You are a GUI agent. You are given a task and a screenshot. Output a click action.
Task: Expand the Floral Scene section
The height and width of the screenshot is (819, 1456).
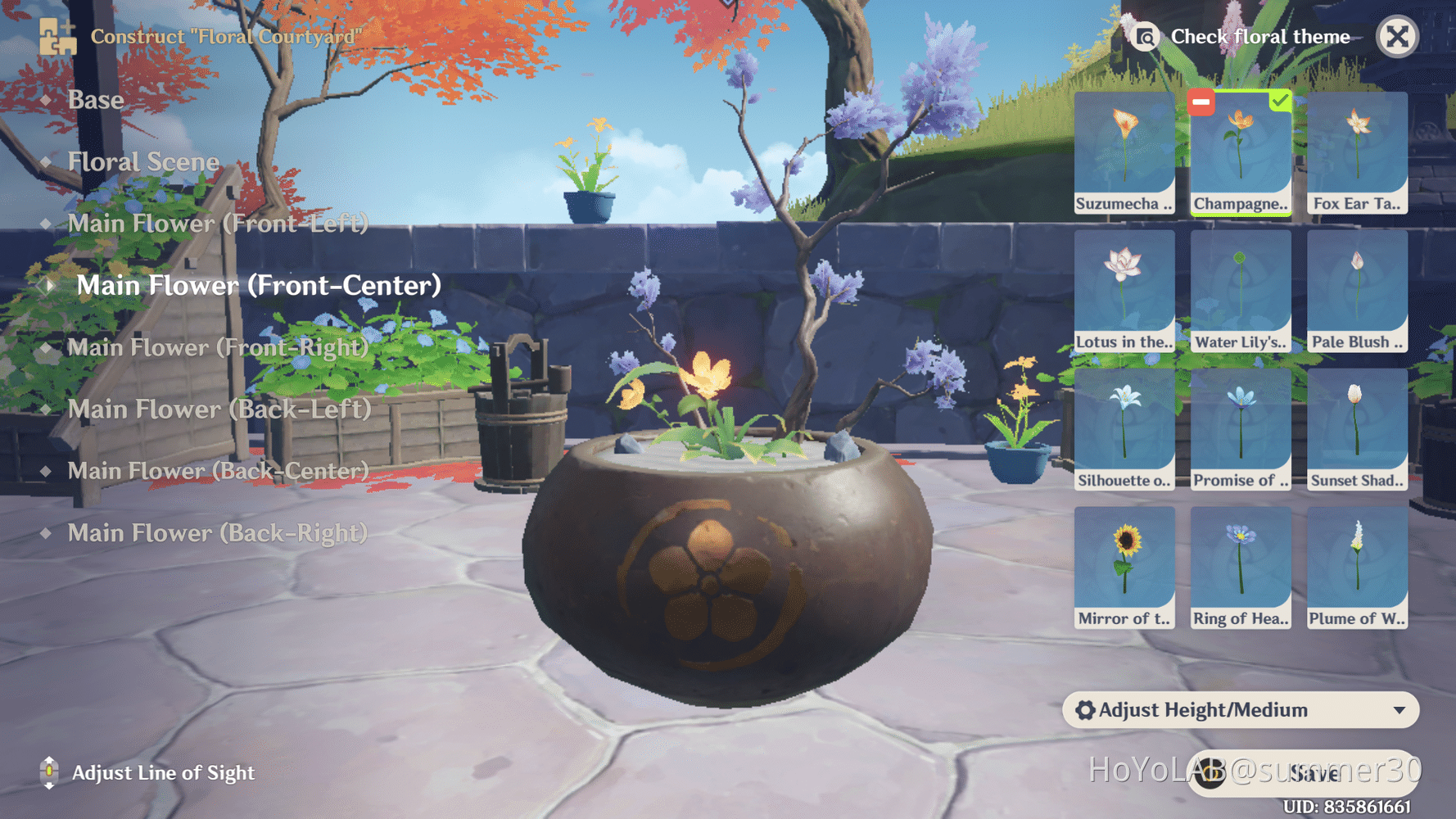point(143,161)
